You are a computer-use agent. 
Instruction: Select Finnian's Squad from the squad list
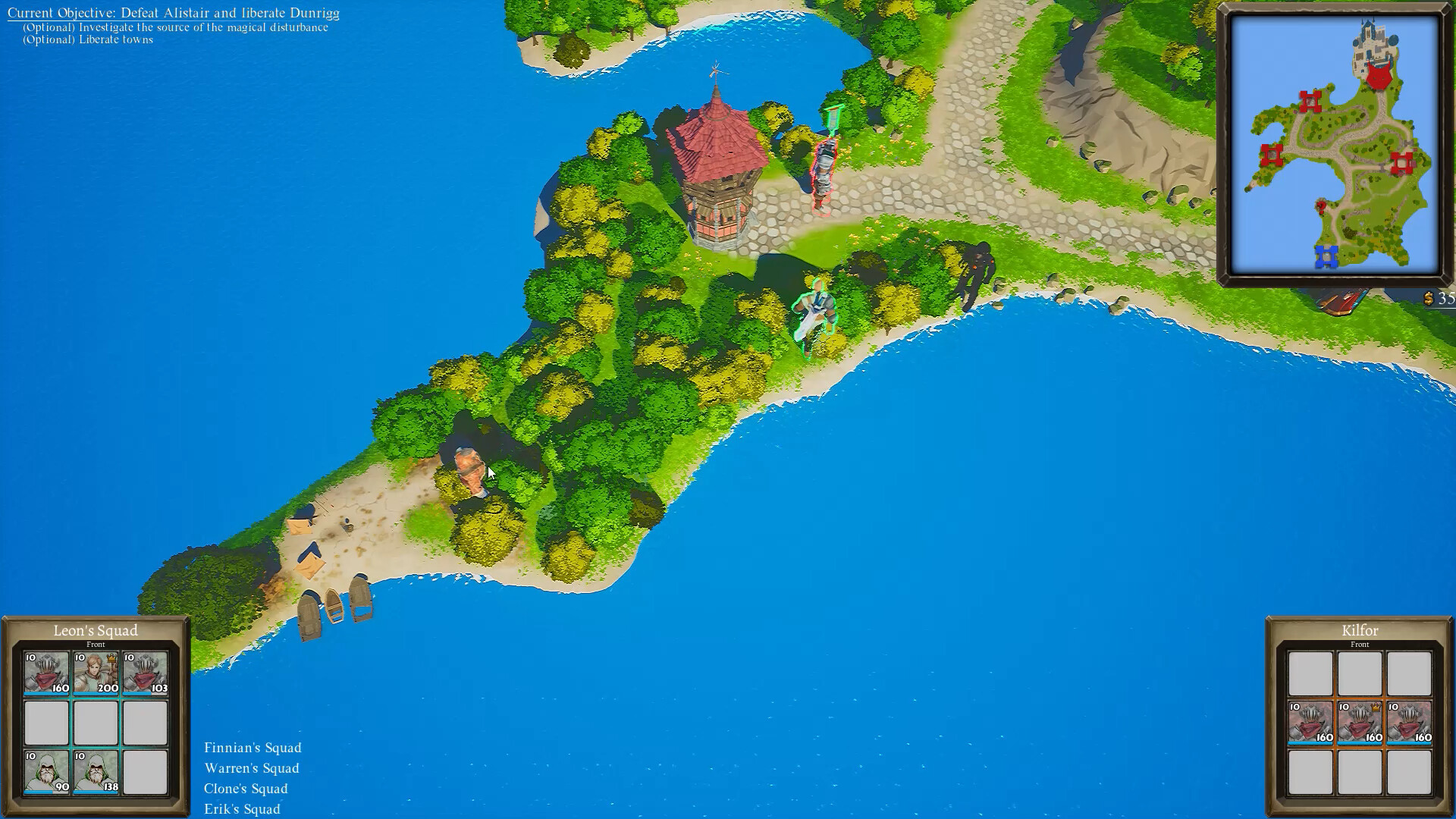pos(253,748)
